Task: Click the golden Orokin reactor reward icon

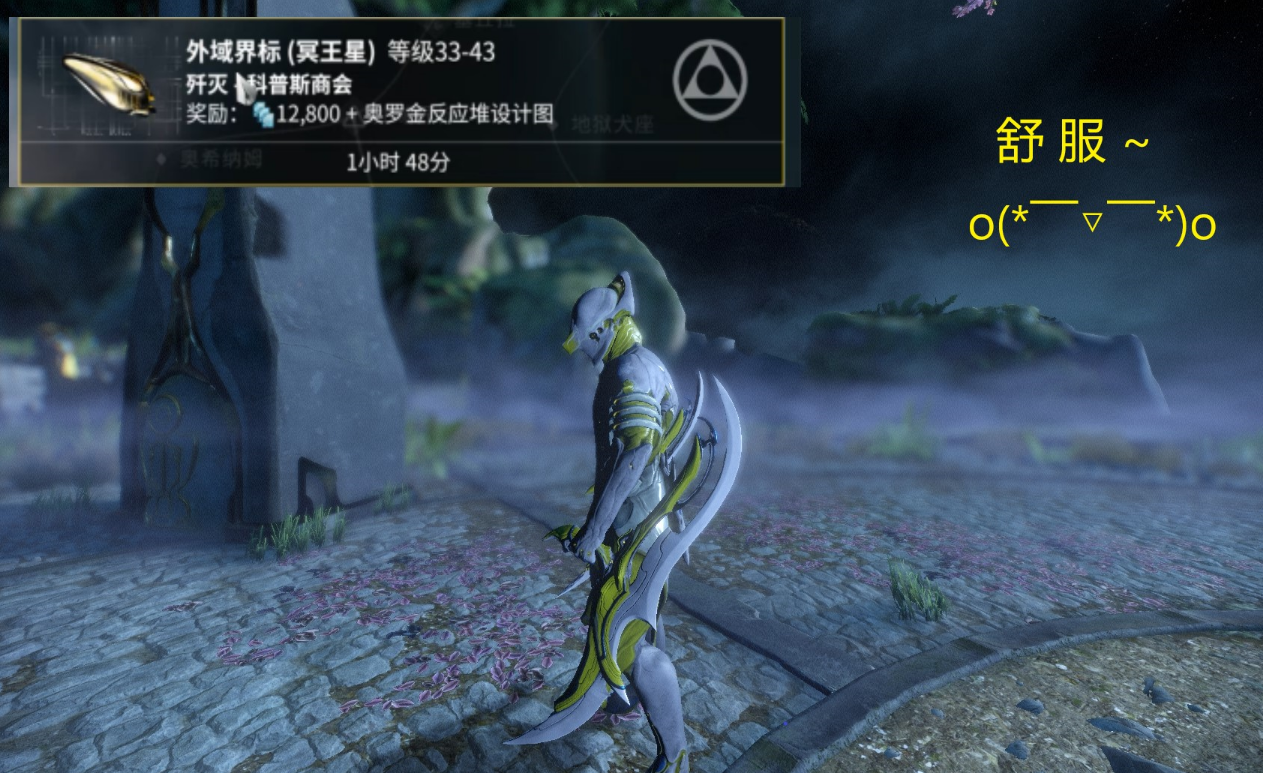Action: (109, 83)
